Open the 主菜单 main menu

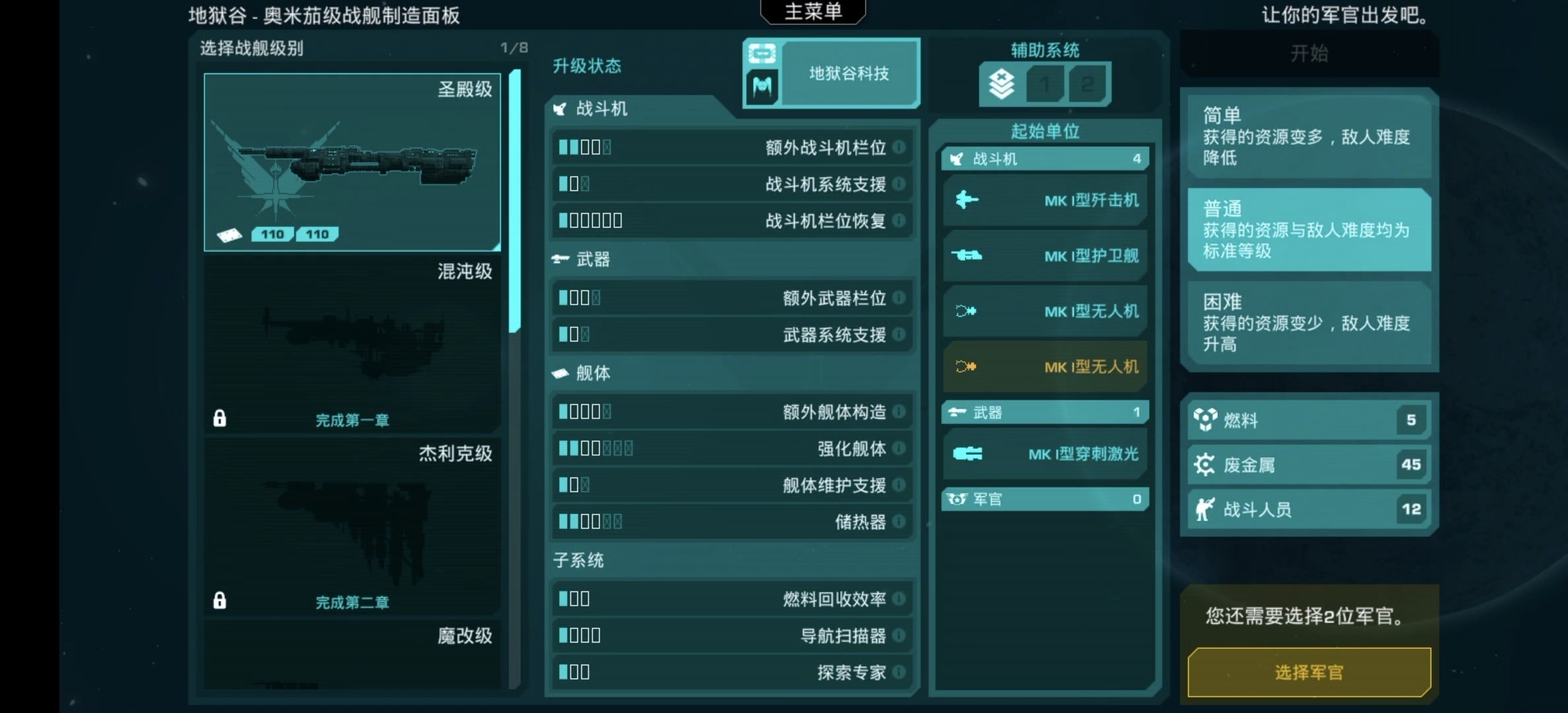pos(813,11)
